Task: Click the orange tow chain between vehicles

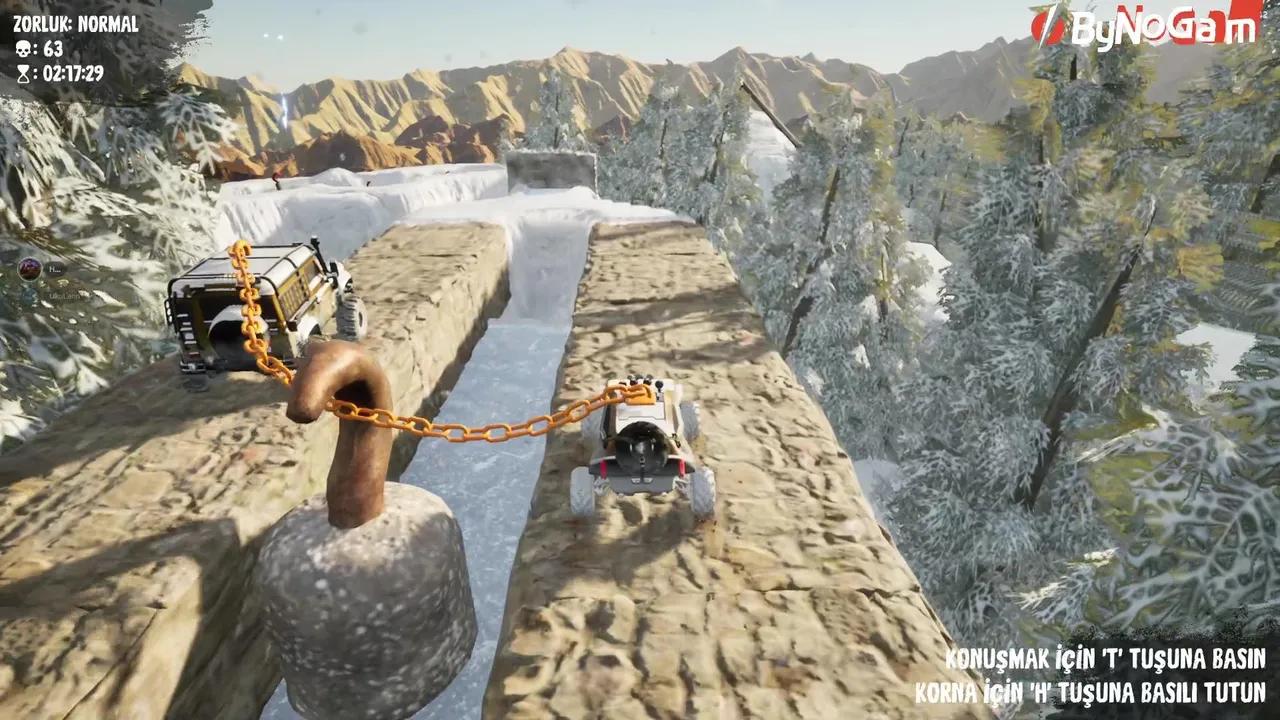Action: coord(460,428)
